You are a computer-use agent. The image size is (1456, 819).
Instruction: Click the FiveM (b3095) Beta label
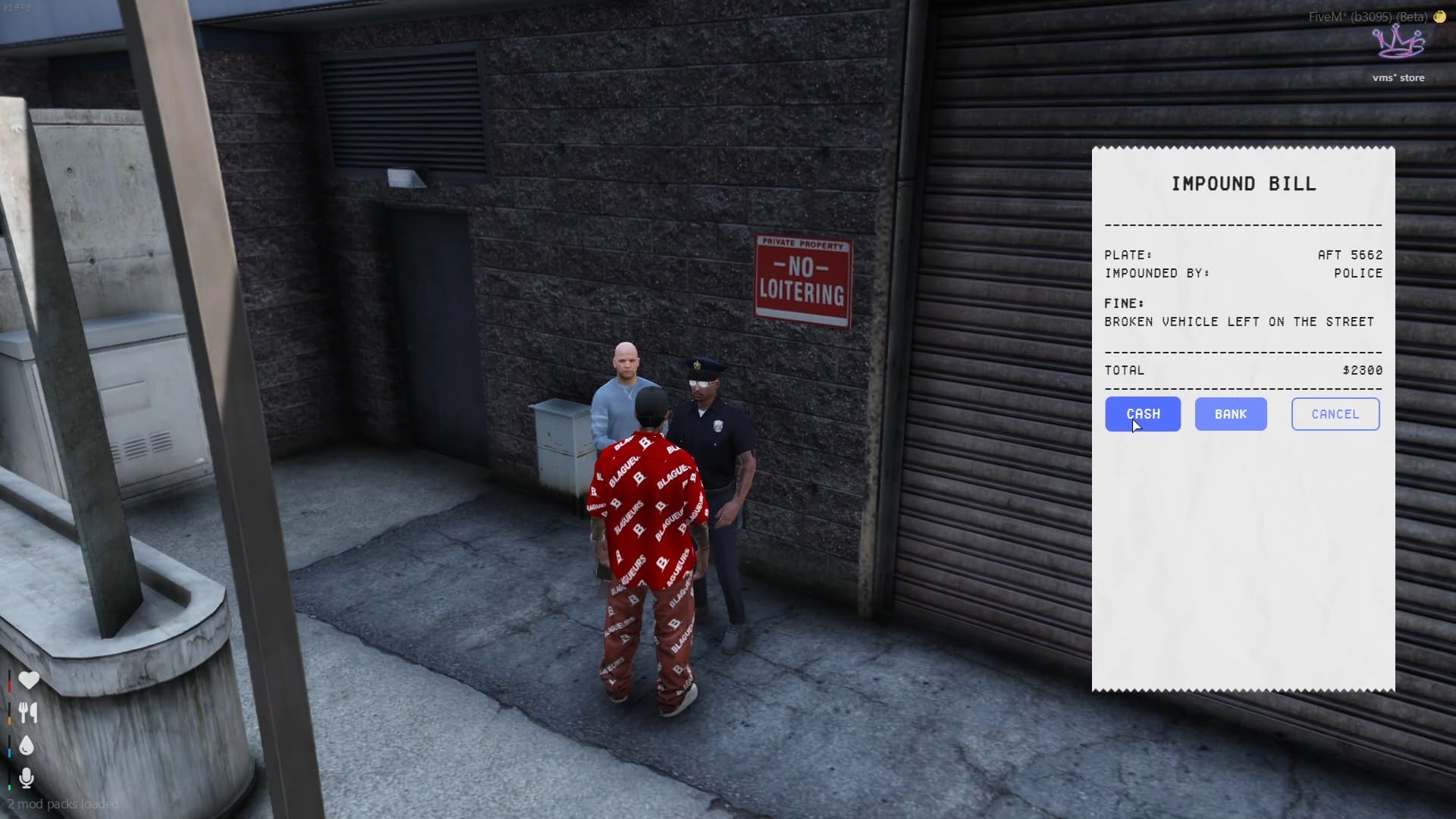pos(1365,16)
